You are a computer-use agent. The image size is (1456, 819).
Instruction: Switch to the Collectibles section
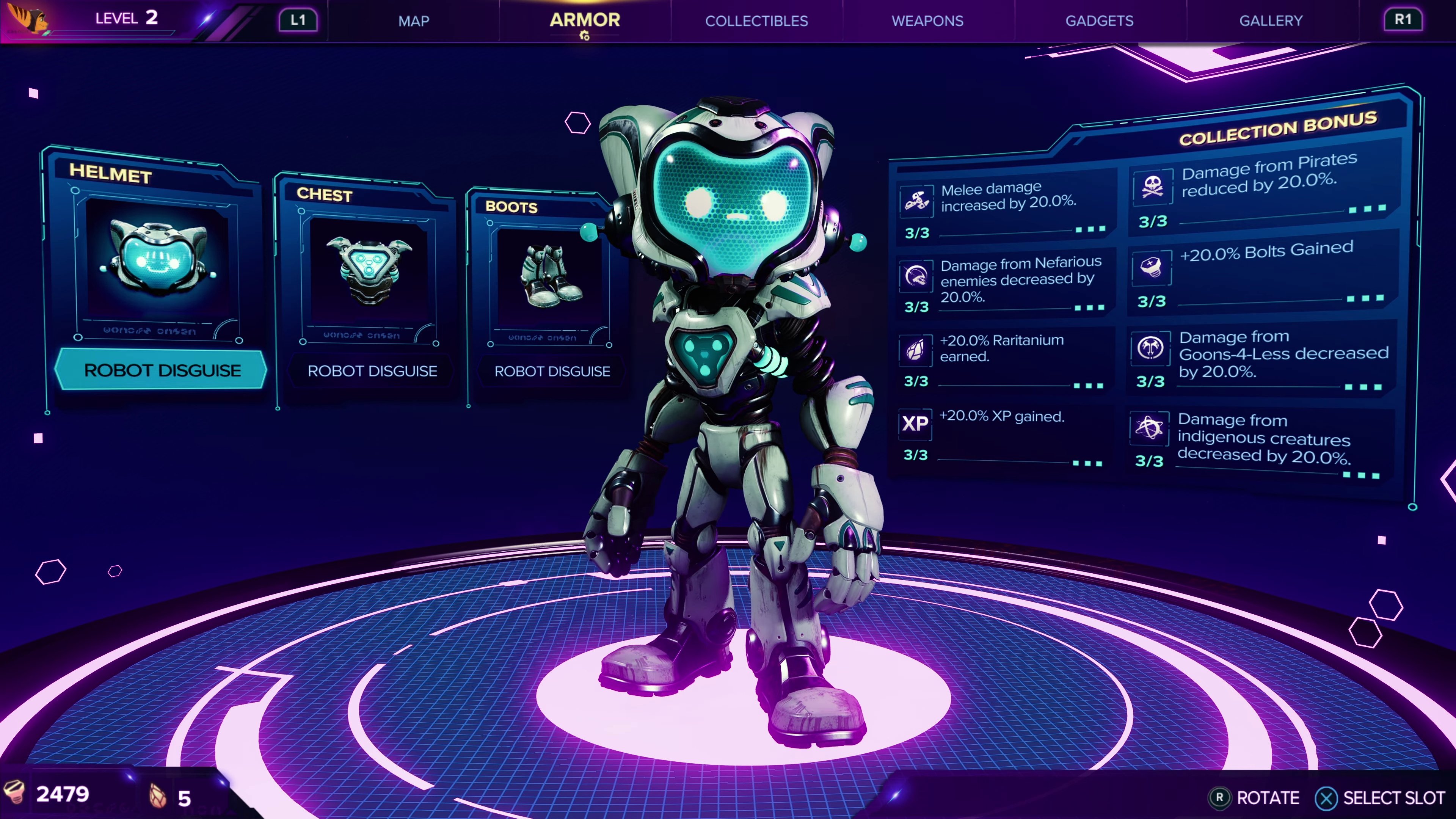tap(757, 21)
